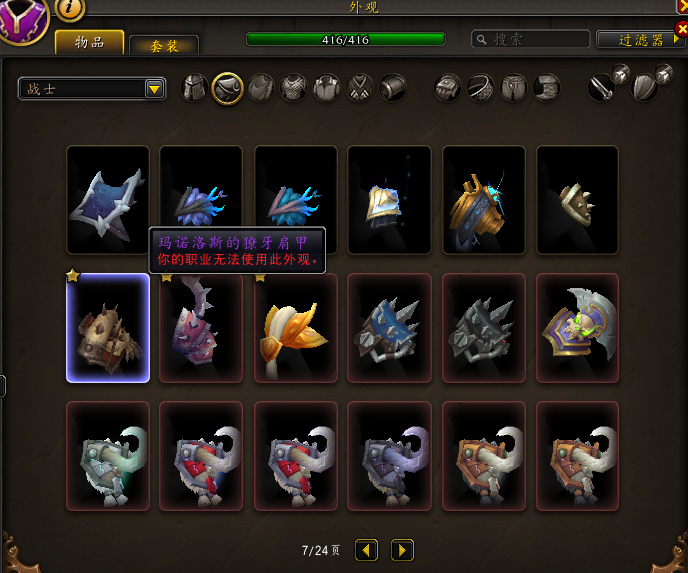The width and height of the screenshot is (688, 573).
Task: Open the 套装 (Sets) tab
Action: [x=164, y=45]
